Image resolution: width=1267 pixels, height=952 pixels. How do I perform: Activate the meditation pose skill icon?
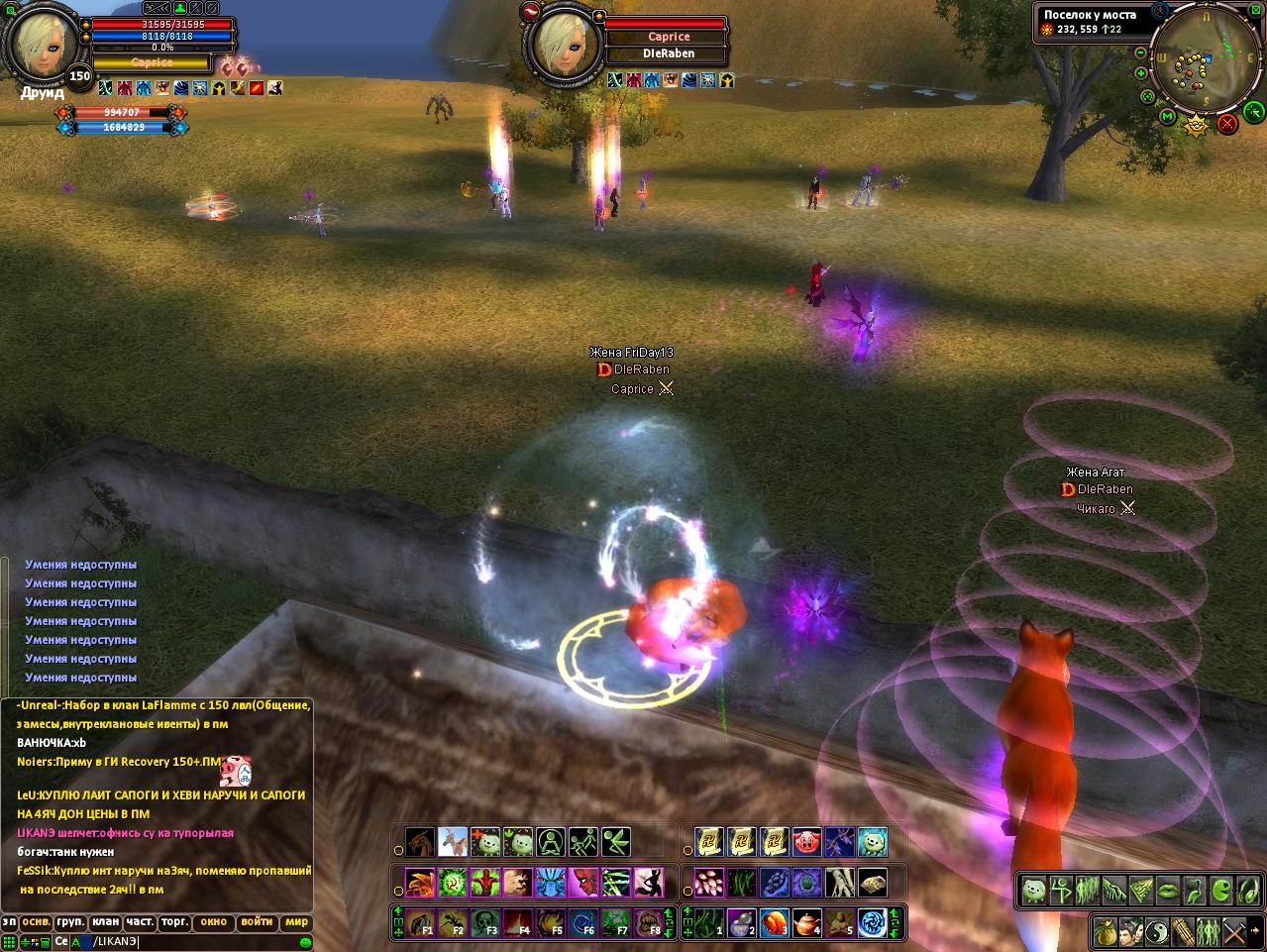pyautogui.click(x=551, y=842)
